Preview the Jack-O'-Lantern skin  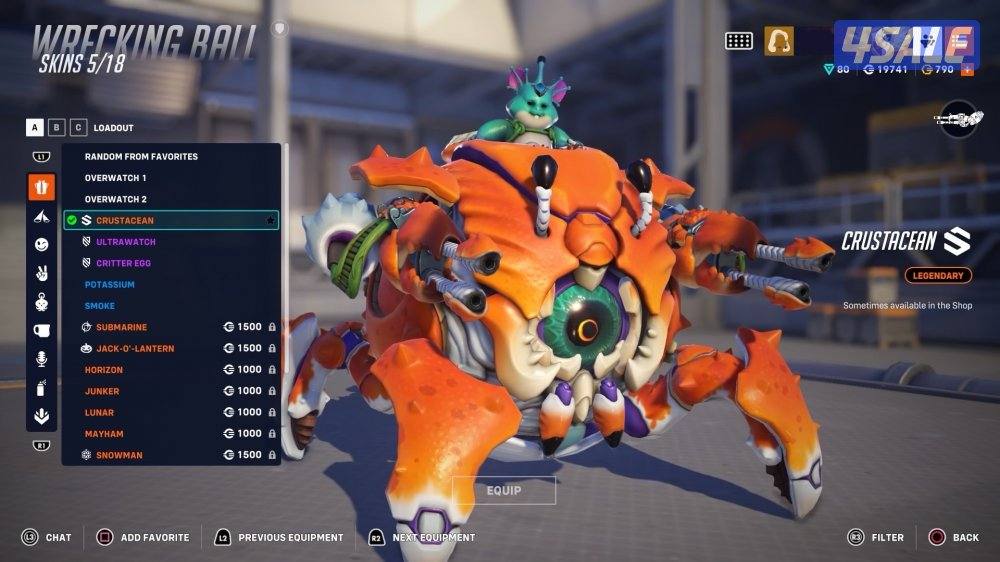[x=134, y=348]
